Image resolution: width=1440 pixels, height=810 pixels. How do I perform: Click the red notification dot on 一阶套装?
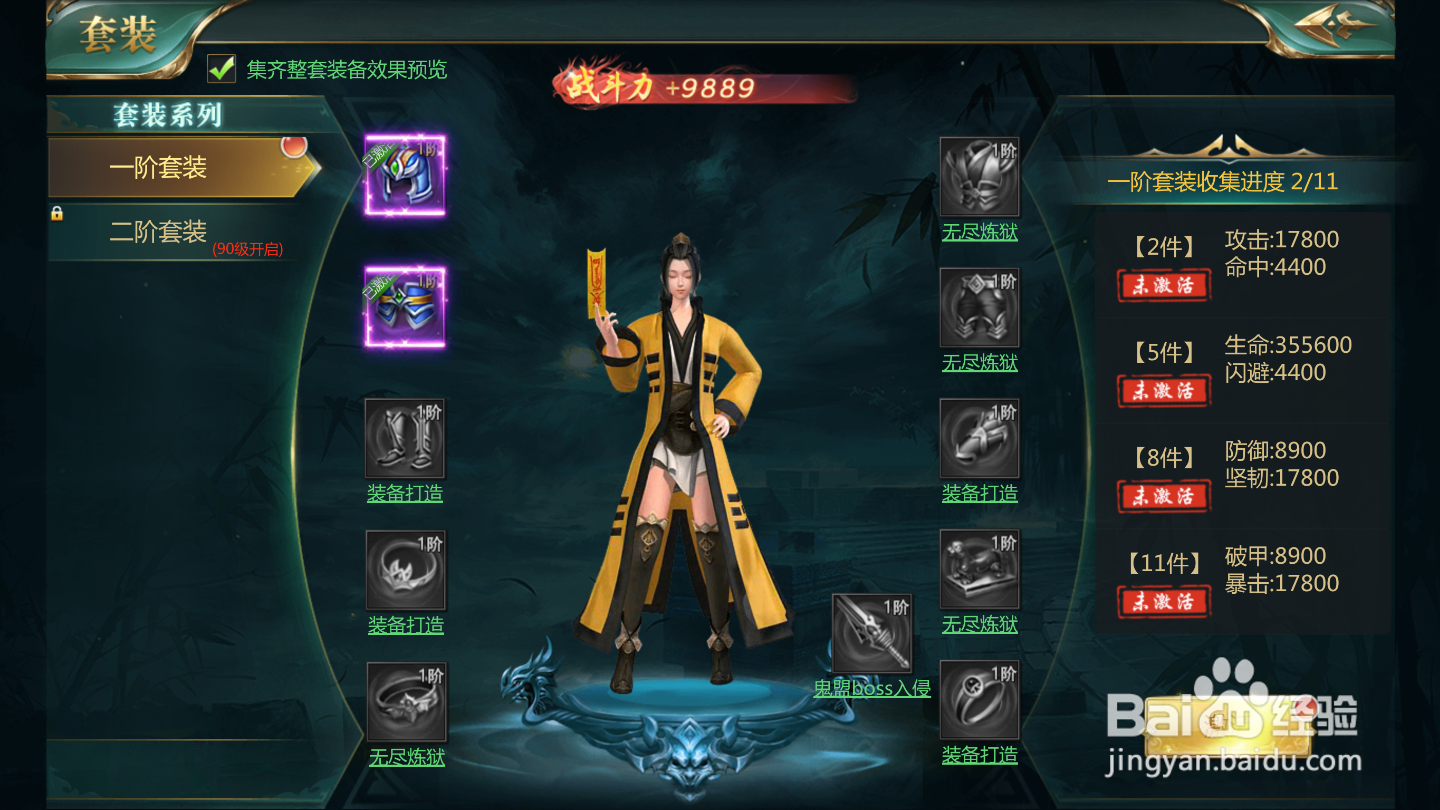pyautogui.click(x=297, y=147)
